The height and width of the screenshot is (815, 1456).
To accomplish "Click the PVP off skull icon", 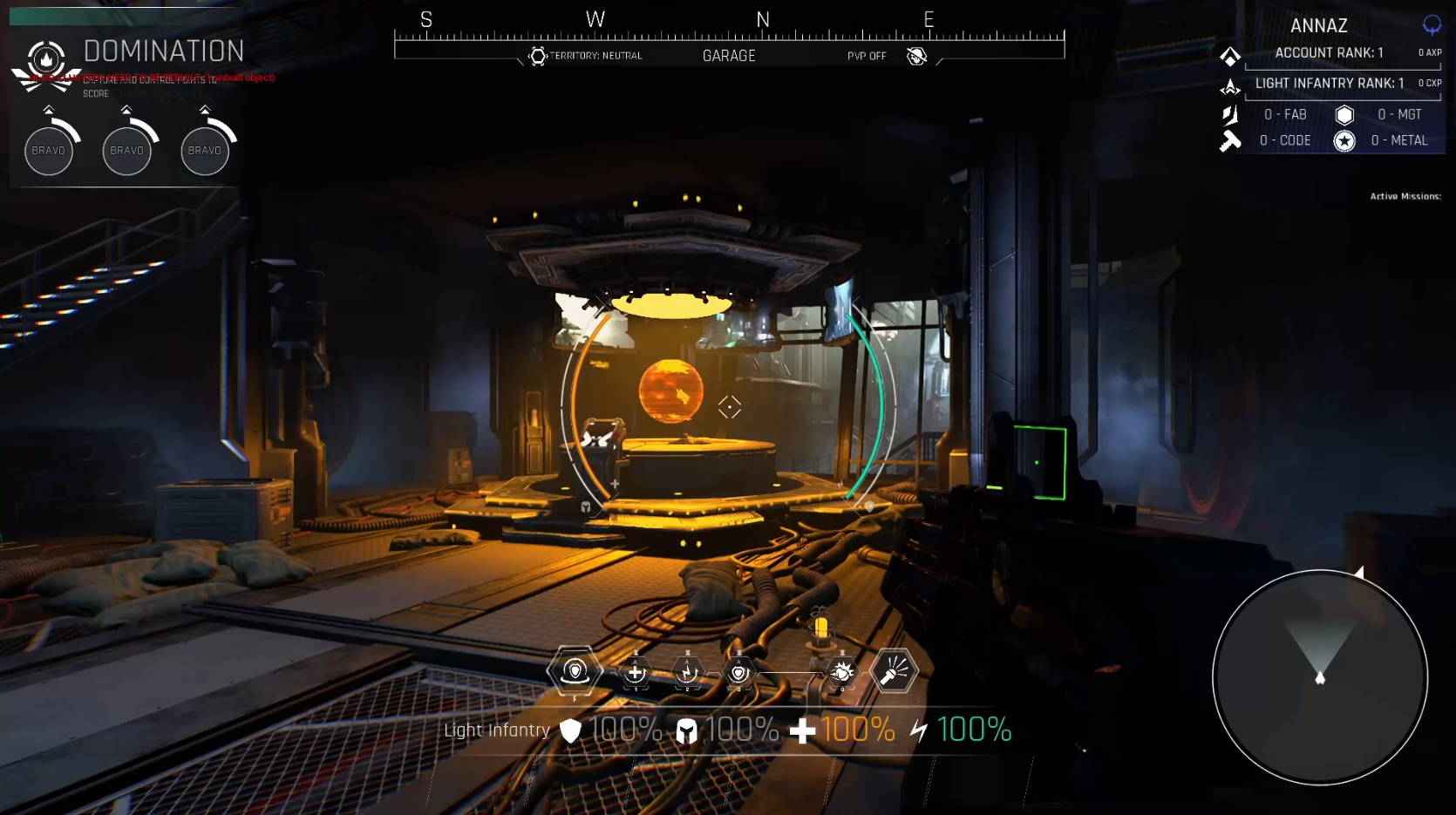I will click(916, 57).
